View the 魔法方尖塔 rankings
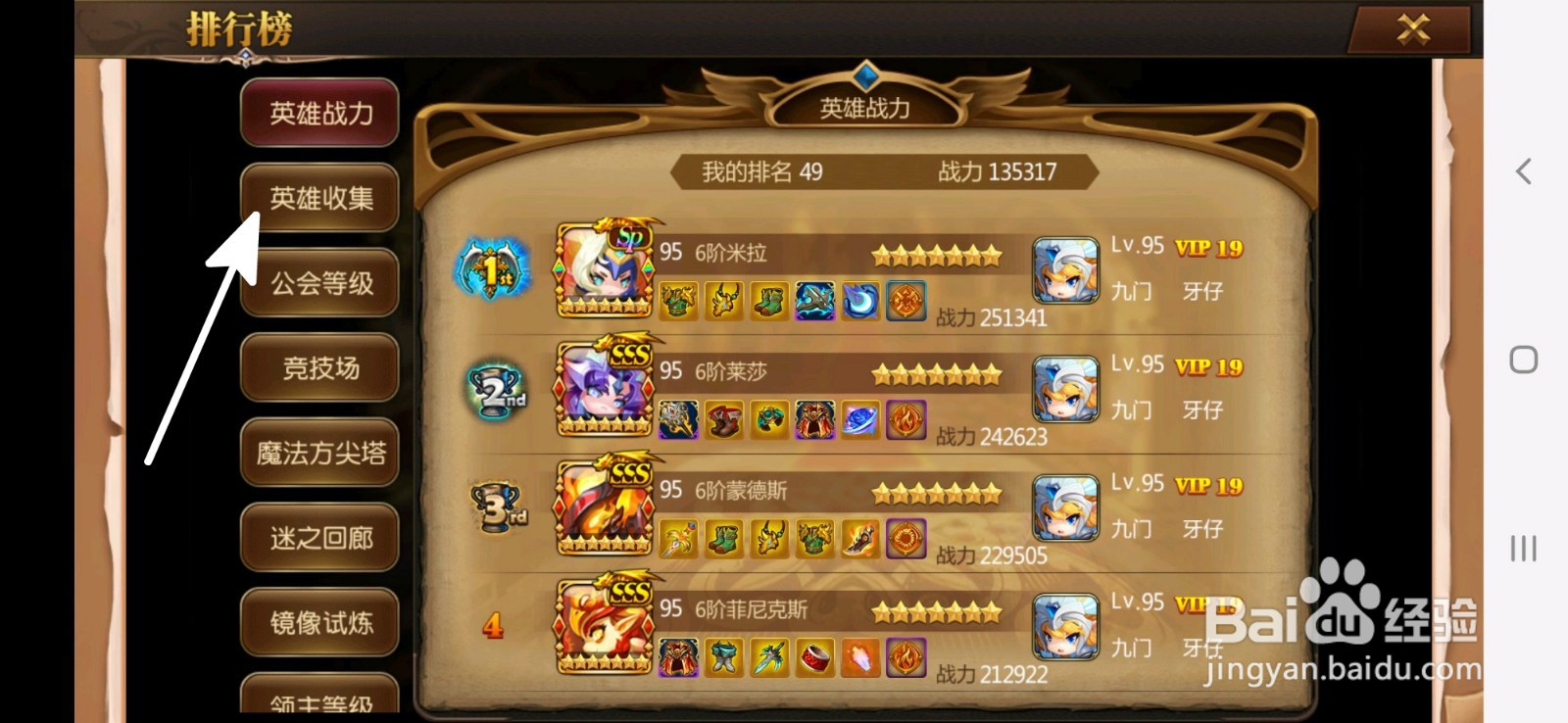1568x723 pixels. [x=318, y=453]
